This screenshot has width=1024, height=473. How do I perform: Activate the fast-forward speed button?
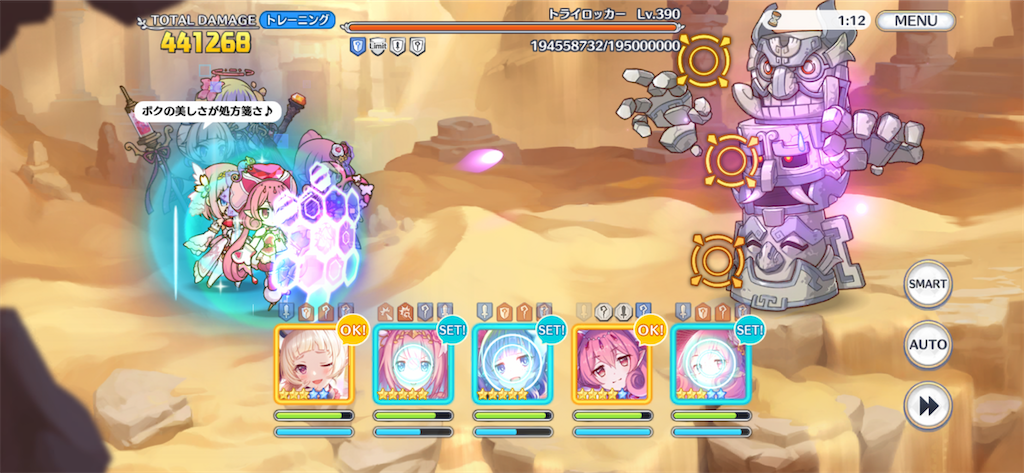(x=927, y=406)
